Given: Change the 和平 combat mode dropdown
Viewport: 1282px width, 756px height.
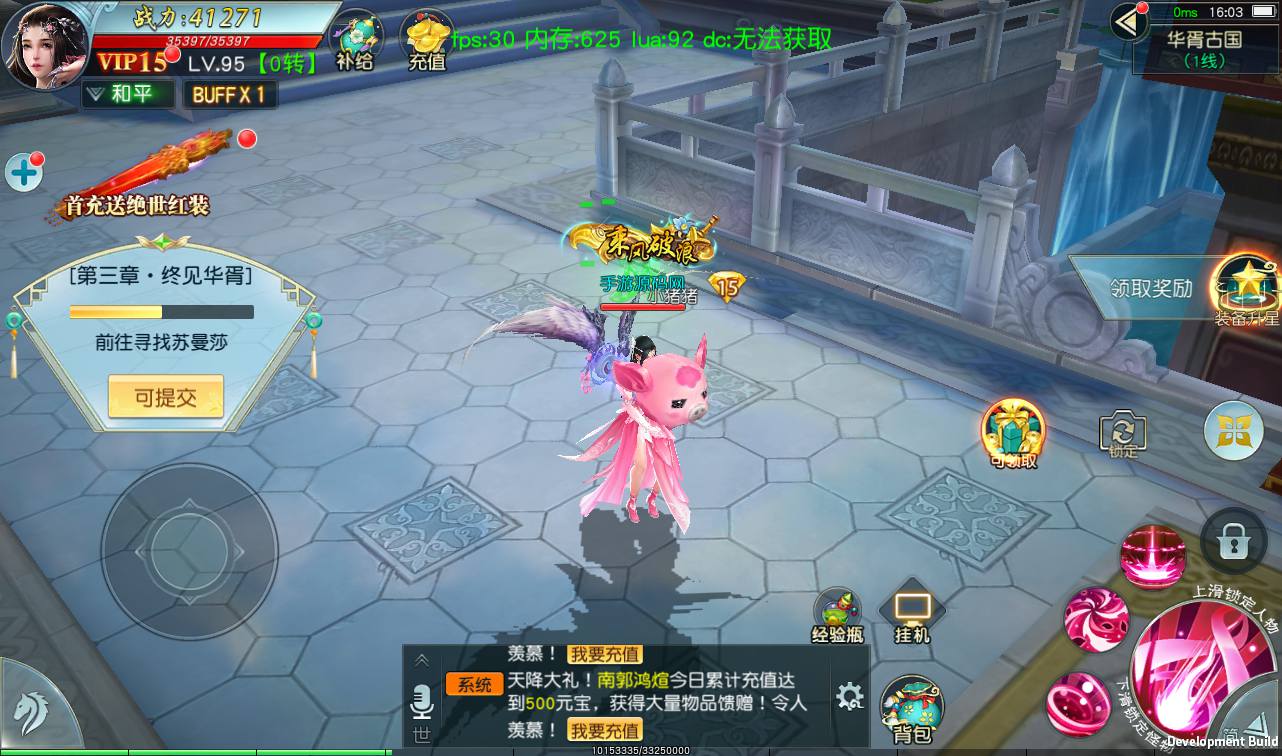Looking at the screenshot, I should 127,95.
